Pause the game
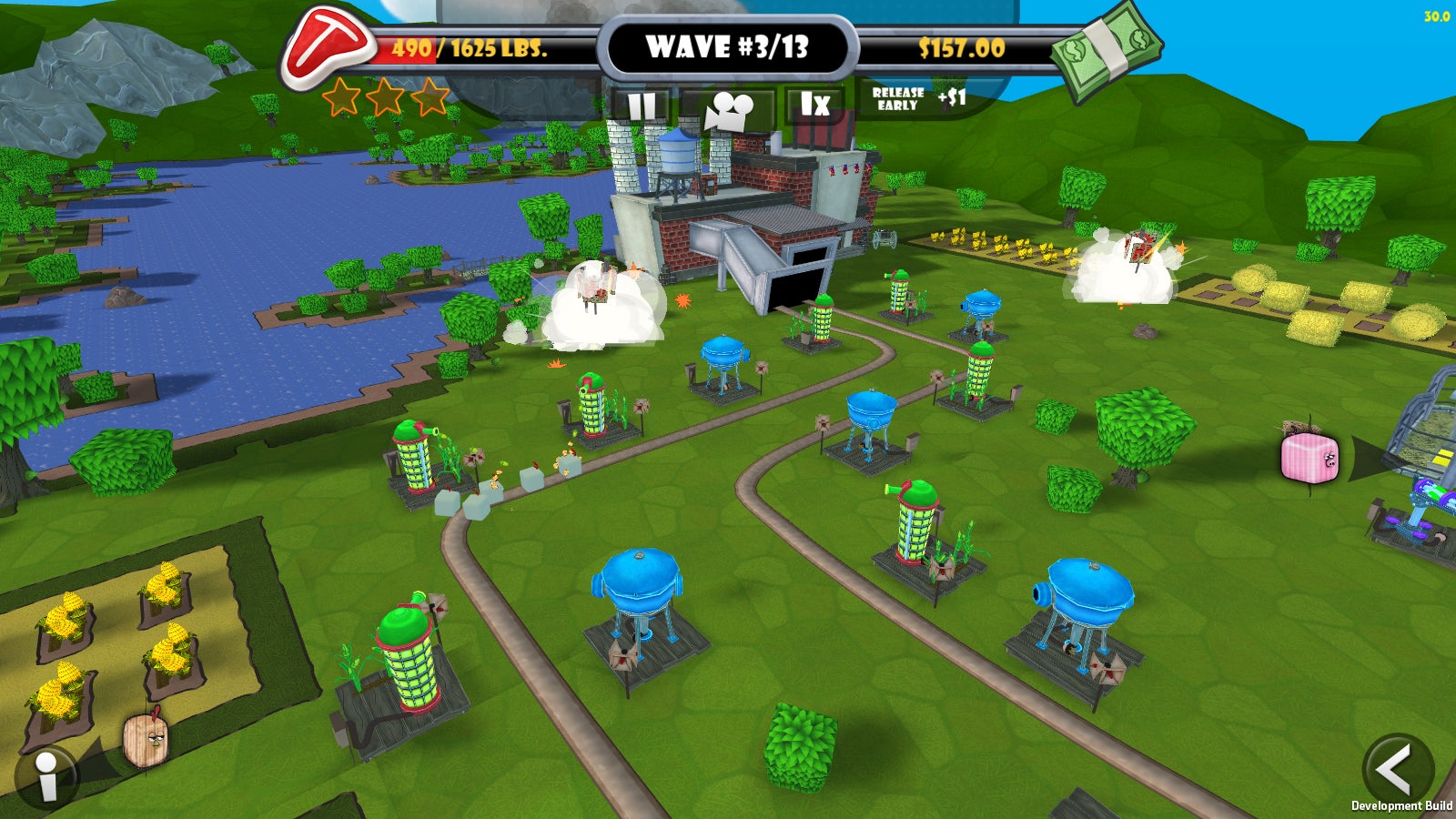1456x819 pixels. click(642, 106)
